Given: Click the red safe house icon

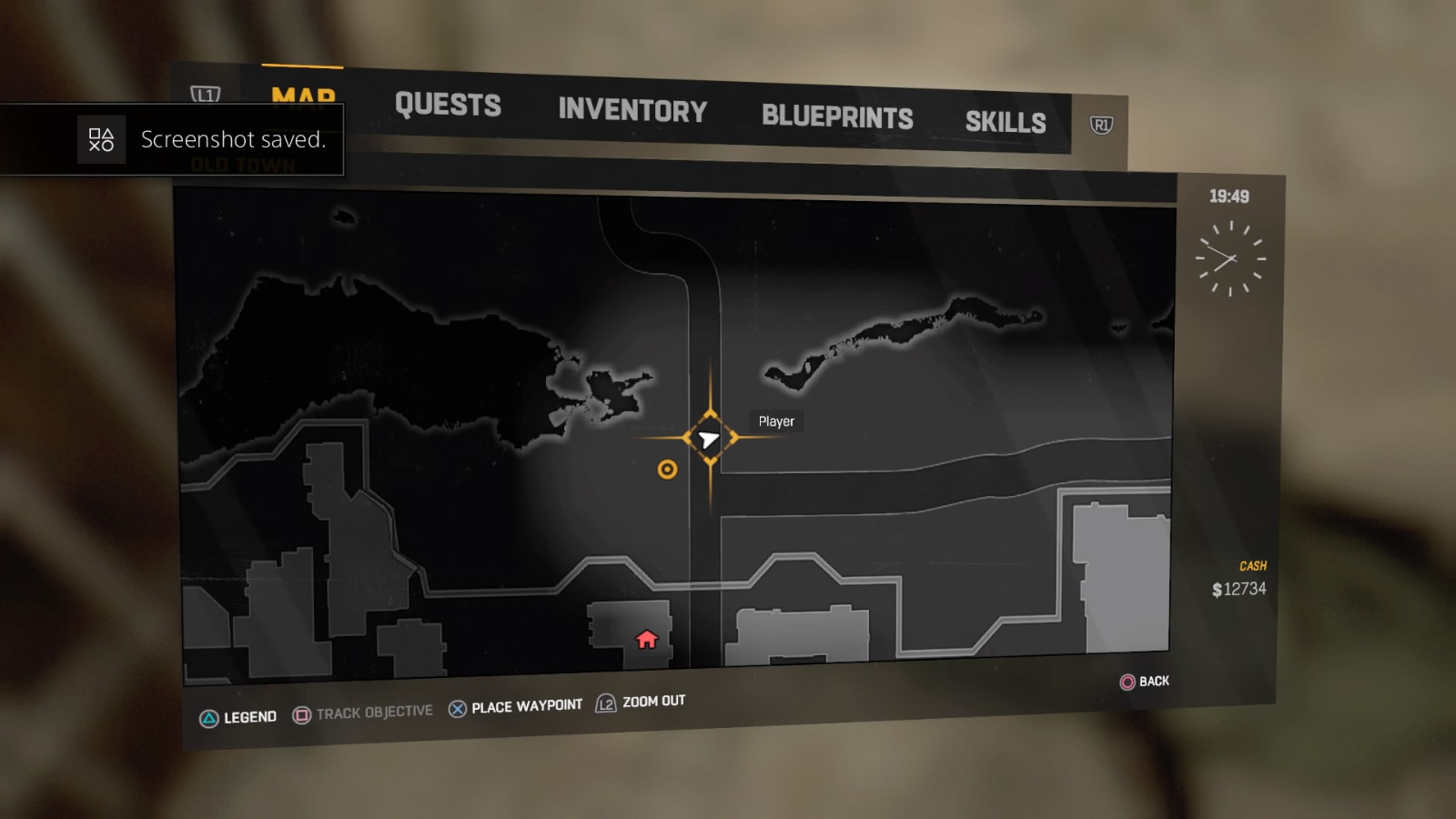Looking at the screenshot, I should point(647,641).
